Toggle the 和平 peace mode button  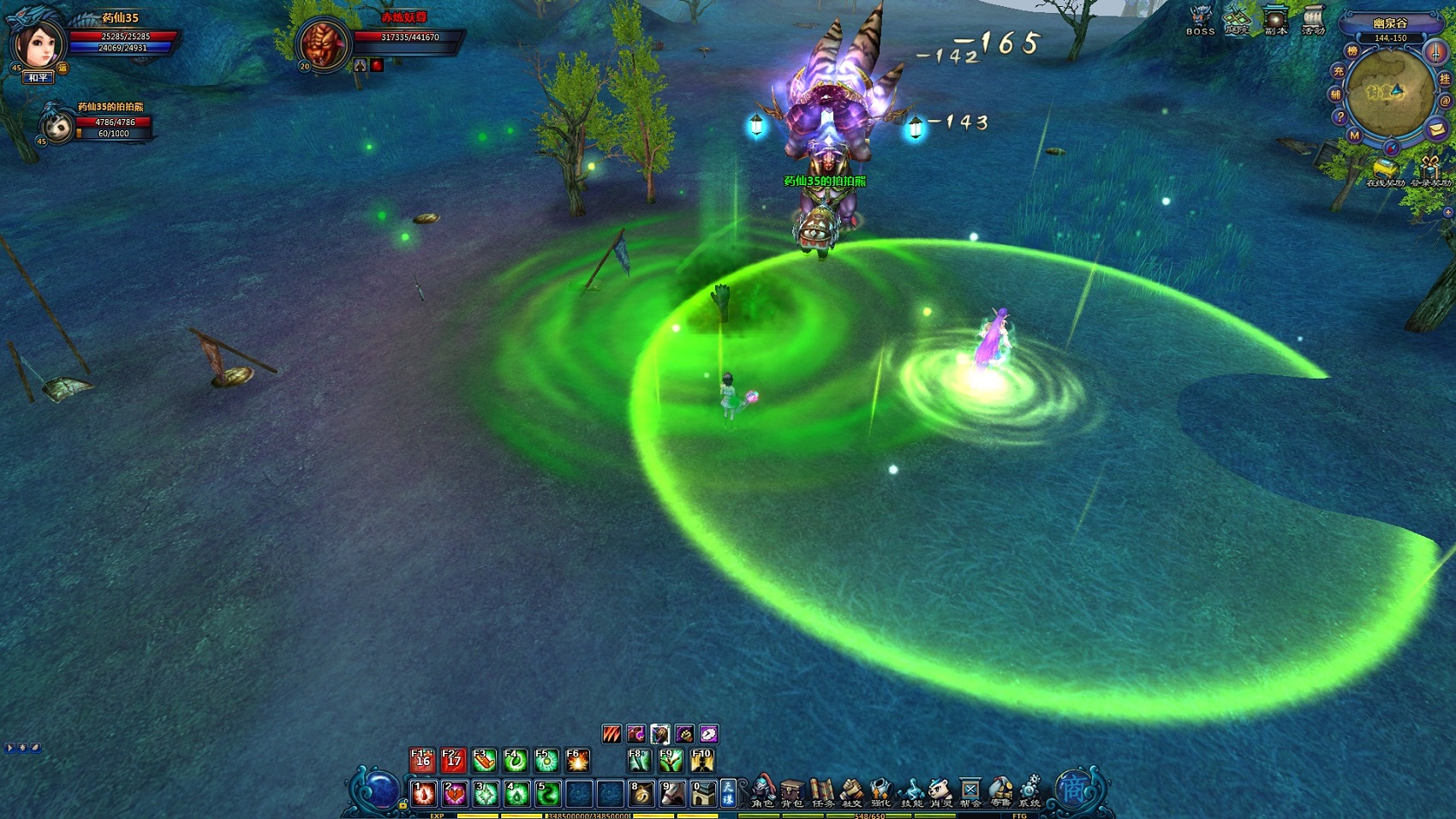pos(39,78)
